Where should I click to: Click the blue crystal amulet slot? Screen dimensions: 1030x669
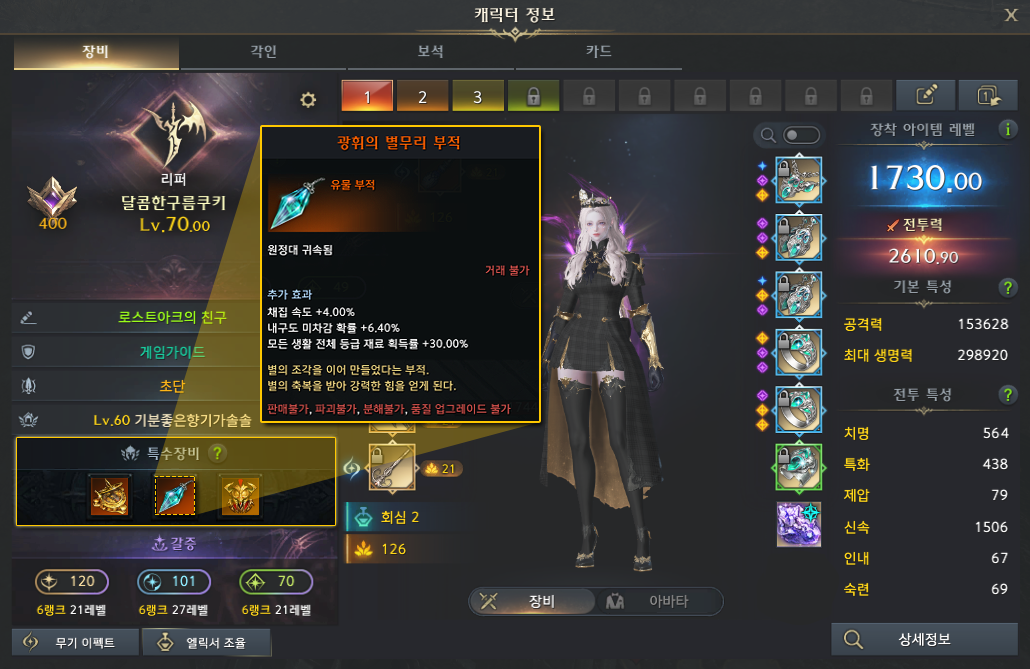[x=175, y=495]
